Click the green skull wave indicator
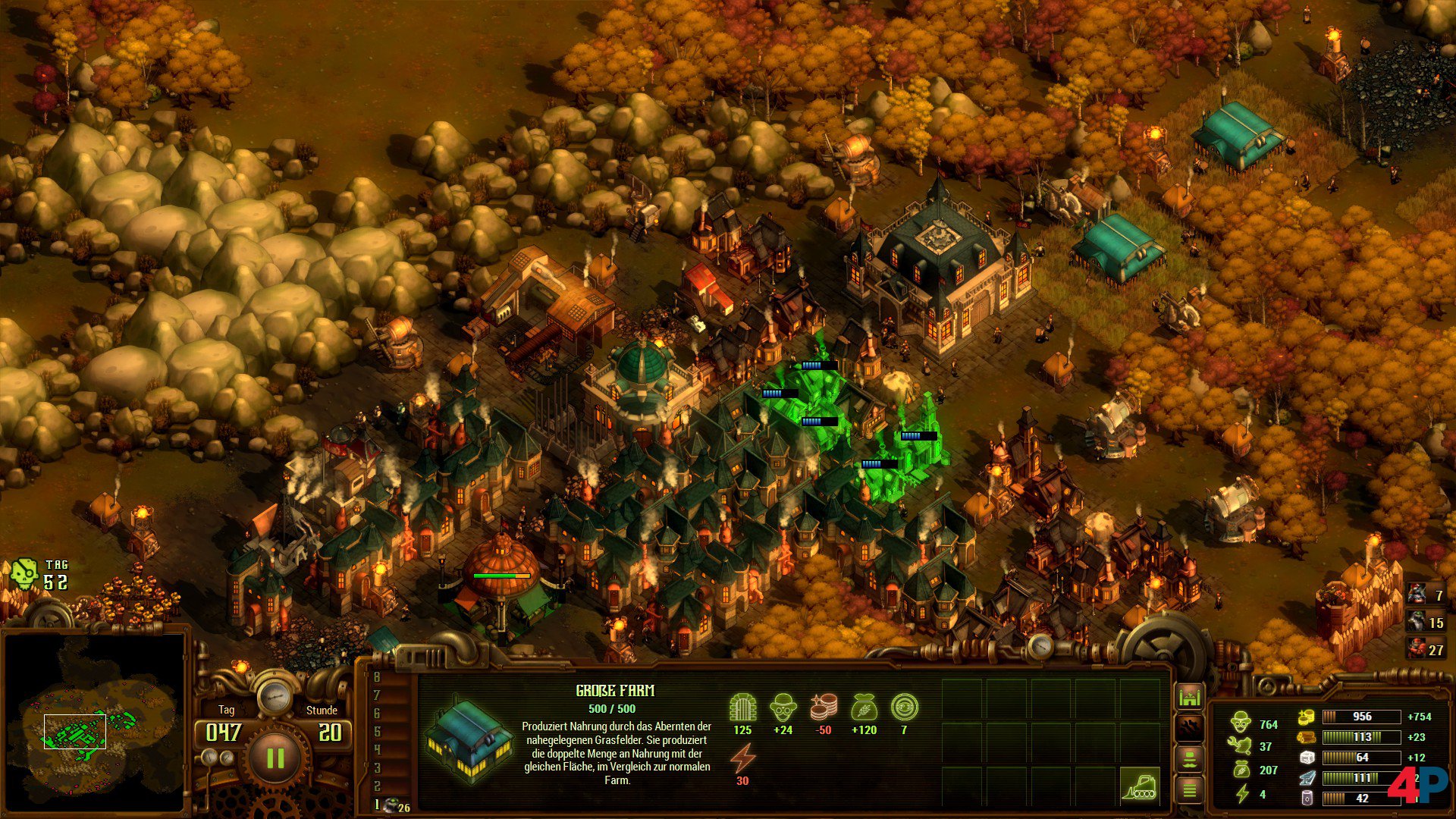This screenshot has width=1456, height=819. (24, 575)
